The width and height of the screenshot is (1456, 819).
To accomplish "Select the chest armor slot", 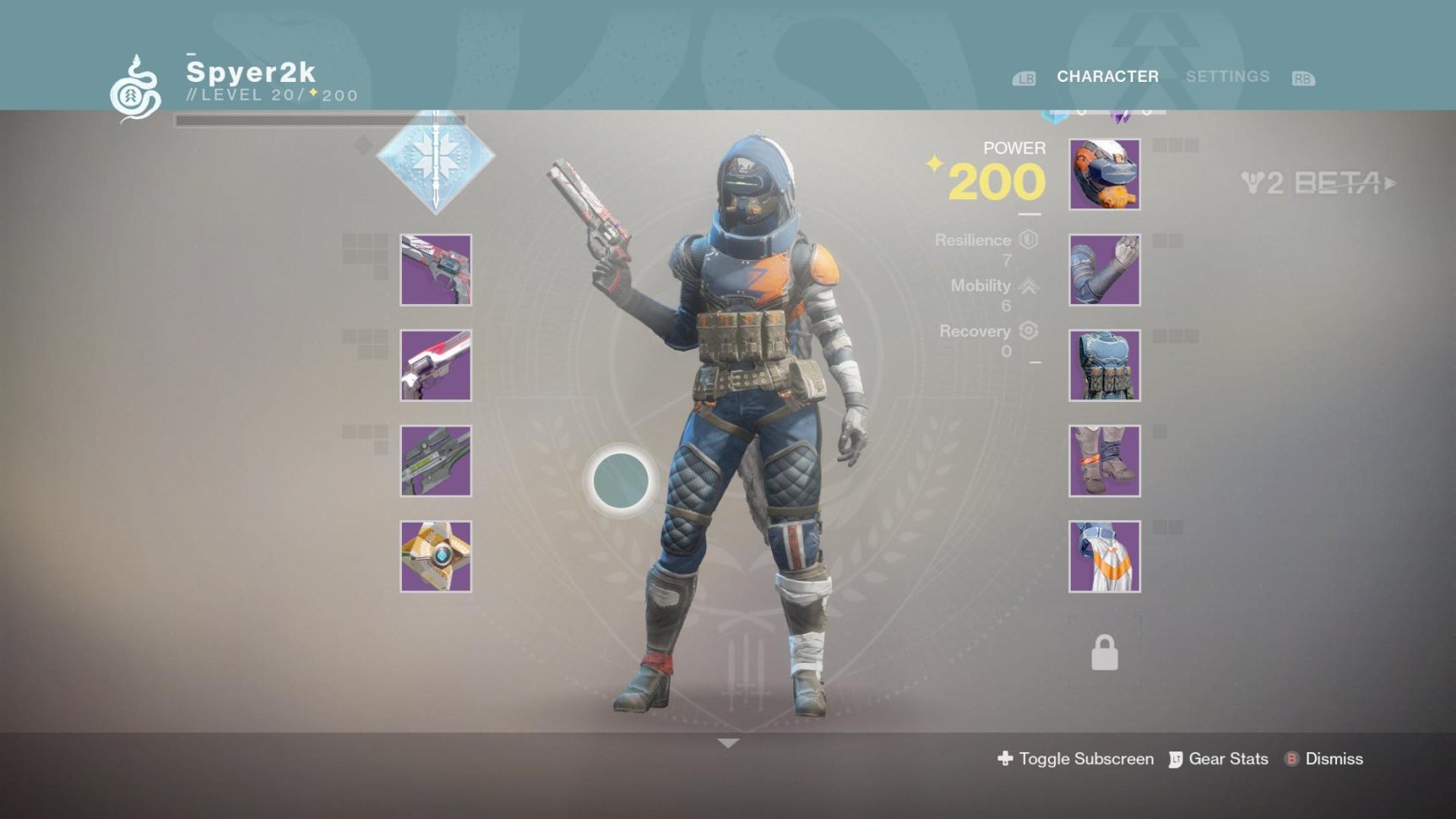I will click(x=1105, y=366).
